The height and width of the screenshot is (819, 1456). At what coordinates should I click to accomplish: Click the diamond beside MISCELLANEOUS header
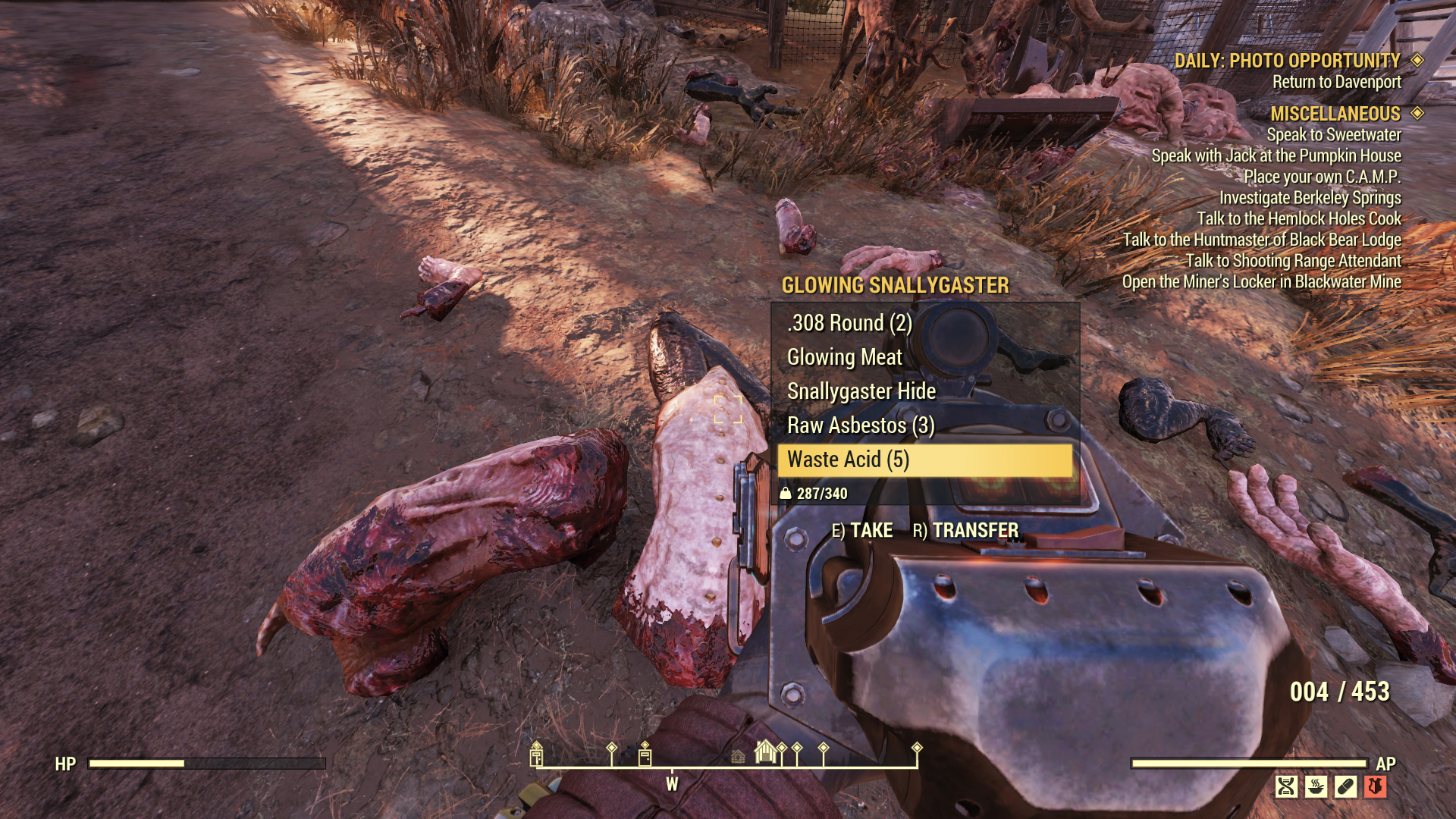(1418, 115)
